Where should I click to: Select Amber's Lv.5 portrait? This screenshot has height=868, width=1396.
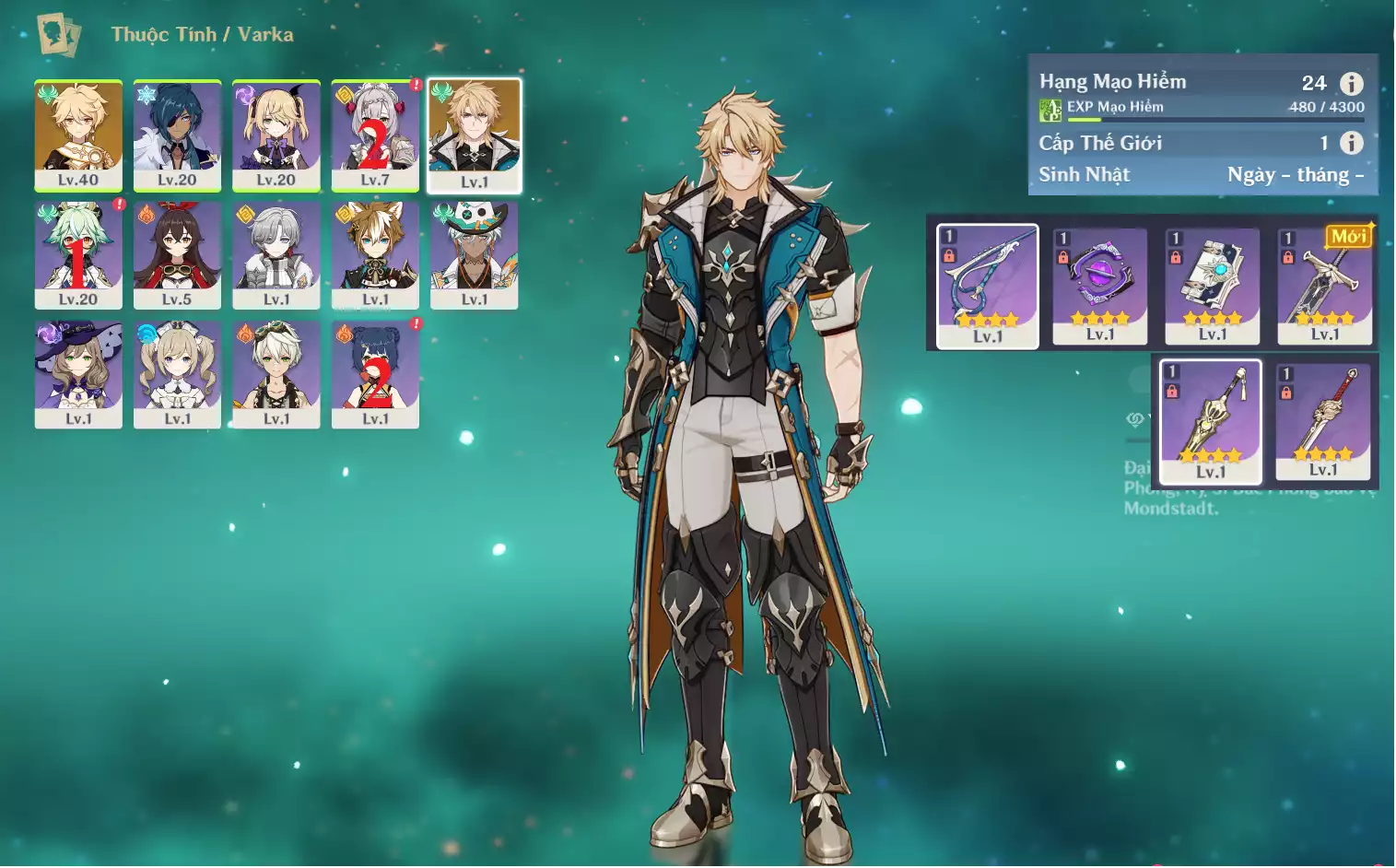pyautogui.click(x=177, y=254)
